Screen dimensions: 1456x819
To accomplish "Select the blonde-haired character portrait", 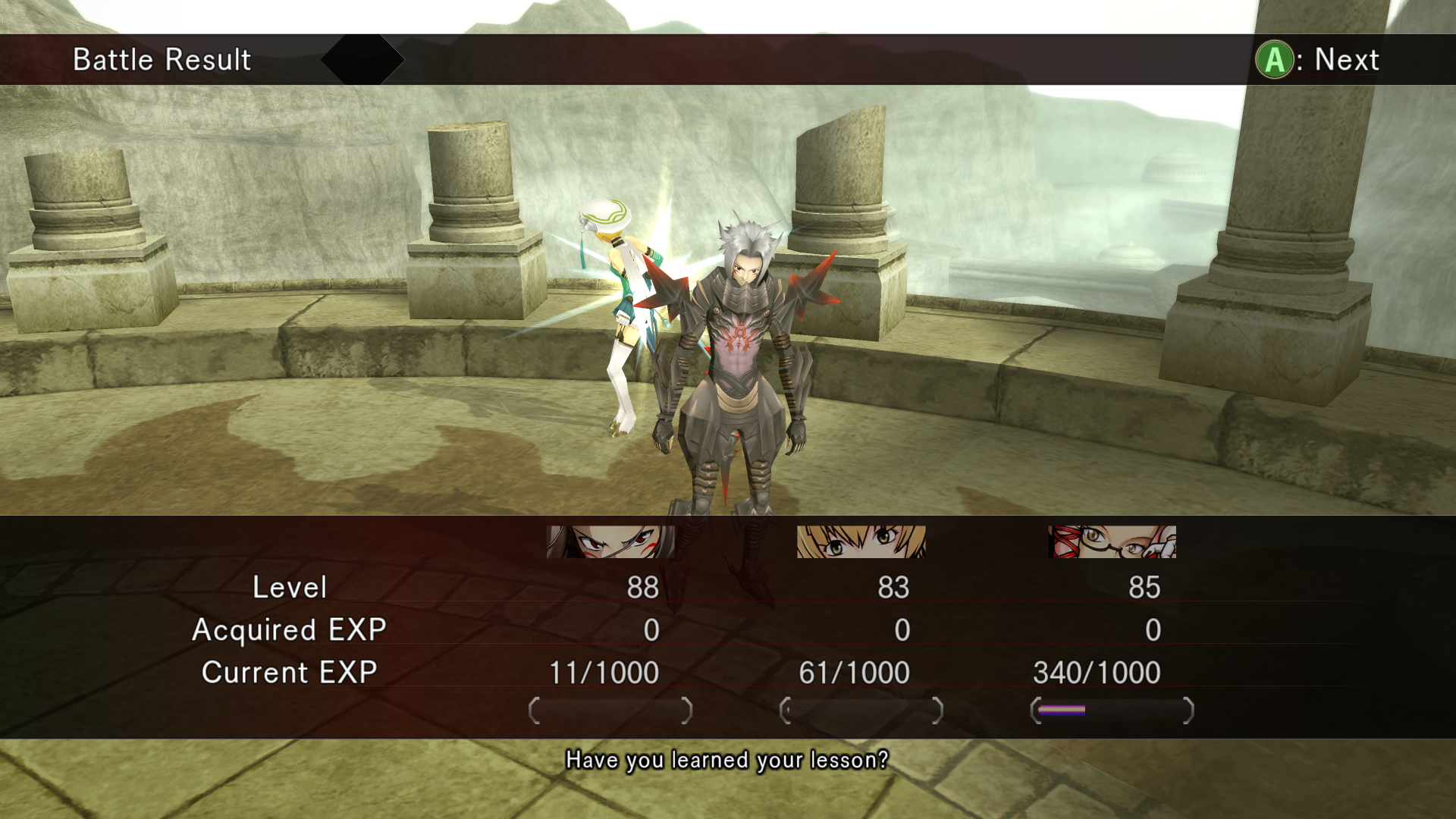I will coord(861,542).
